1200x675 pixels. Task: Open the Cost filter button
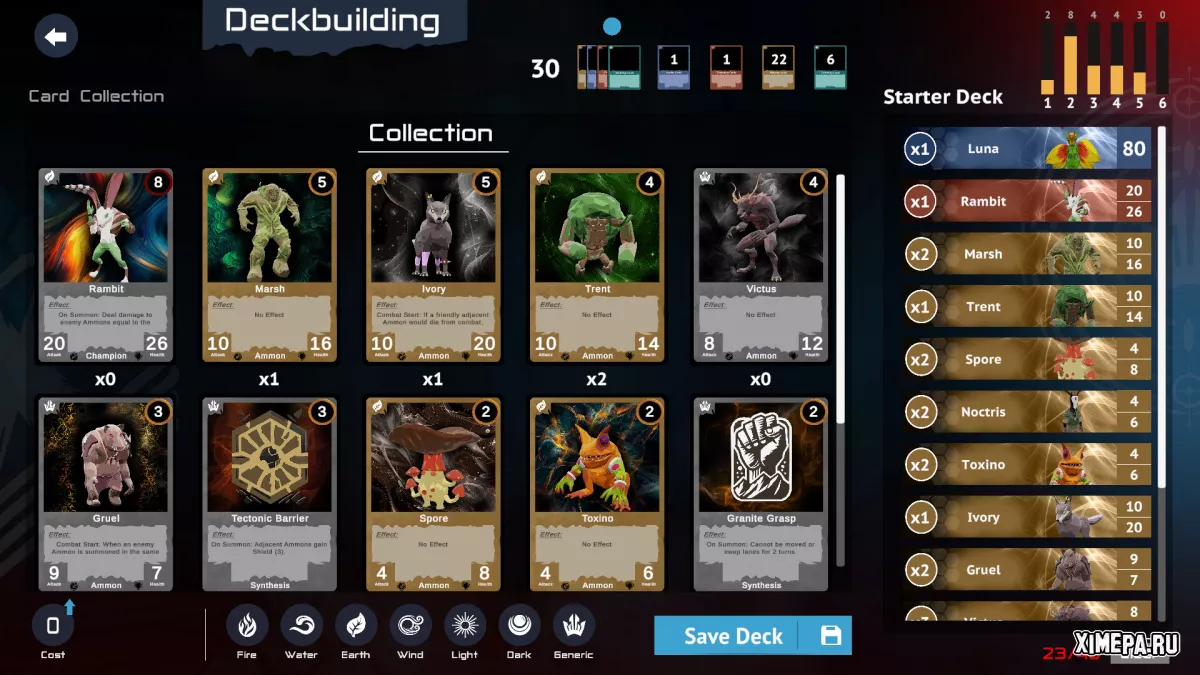click(53, 627)
